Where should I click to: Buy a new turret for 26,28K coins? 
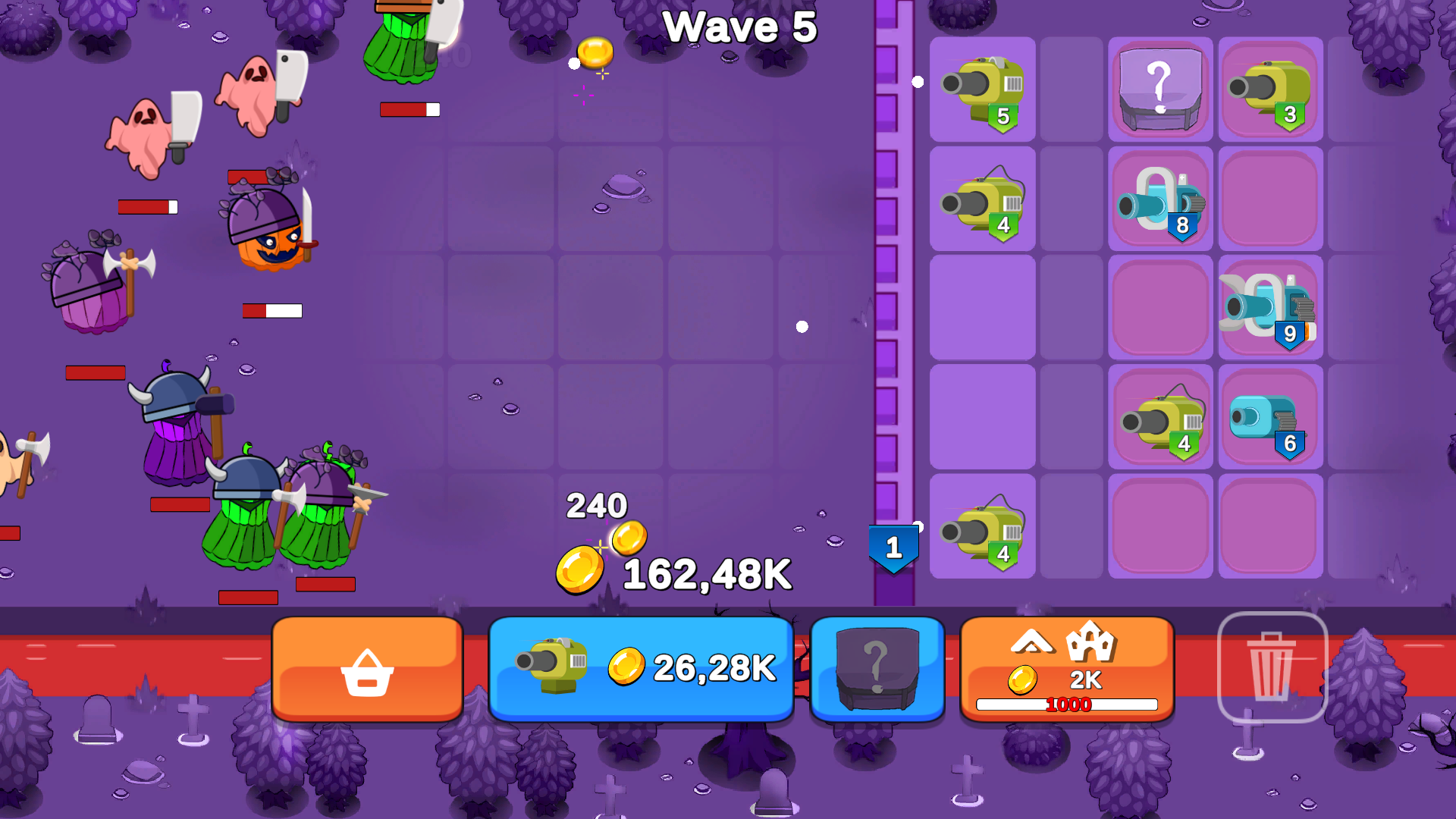point(641,669)
